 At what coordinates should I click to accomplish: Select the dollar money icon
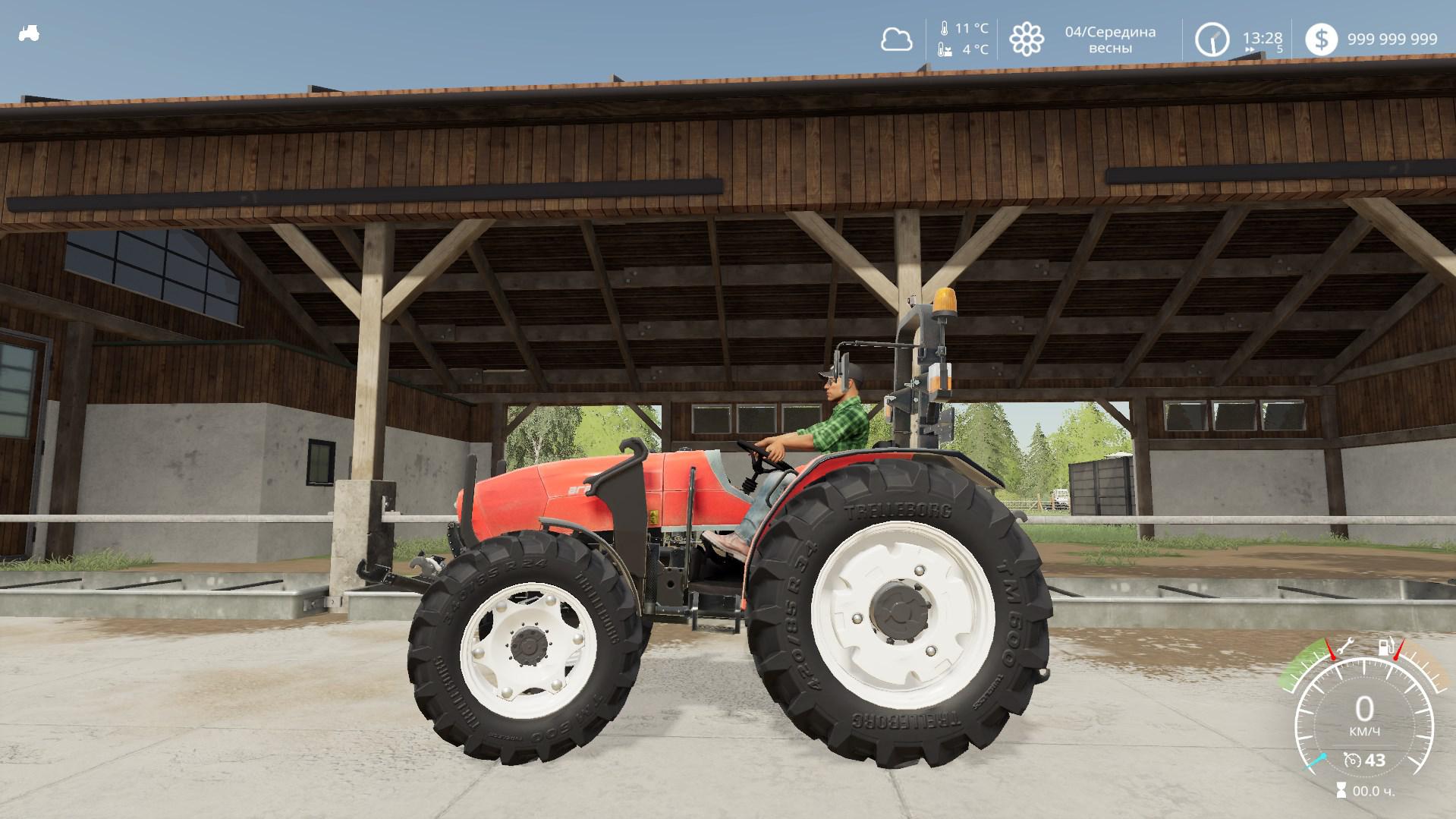(x=1321, y=39)
